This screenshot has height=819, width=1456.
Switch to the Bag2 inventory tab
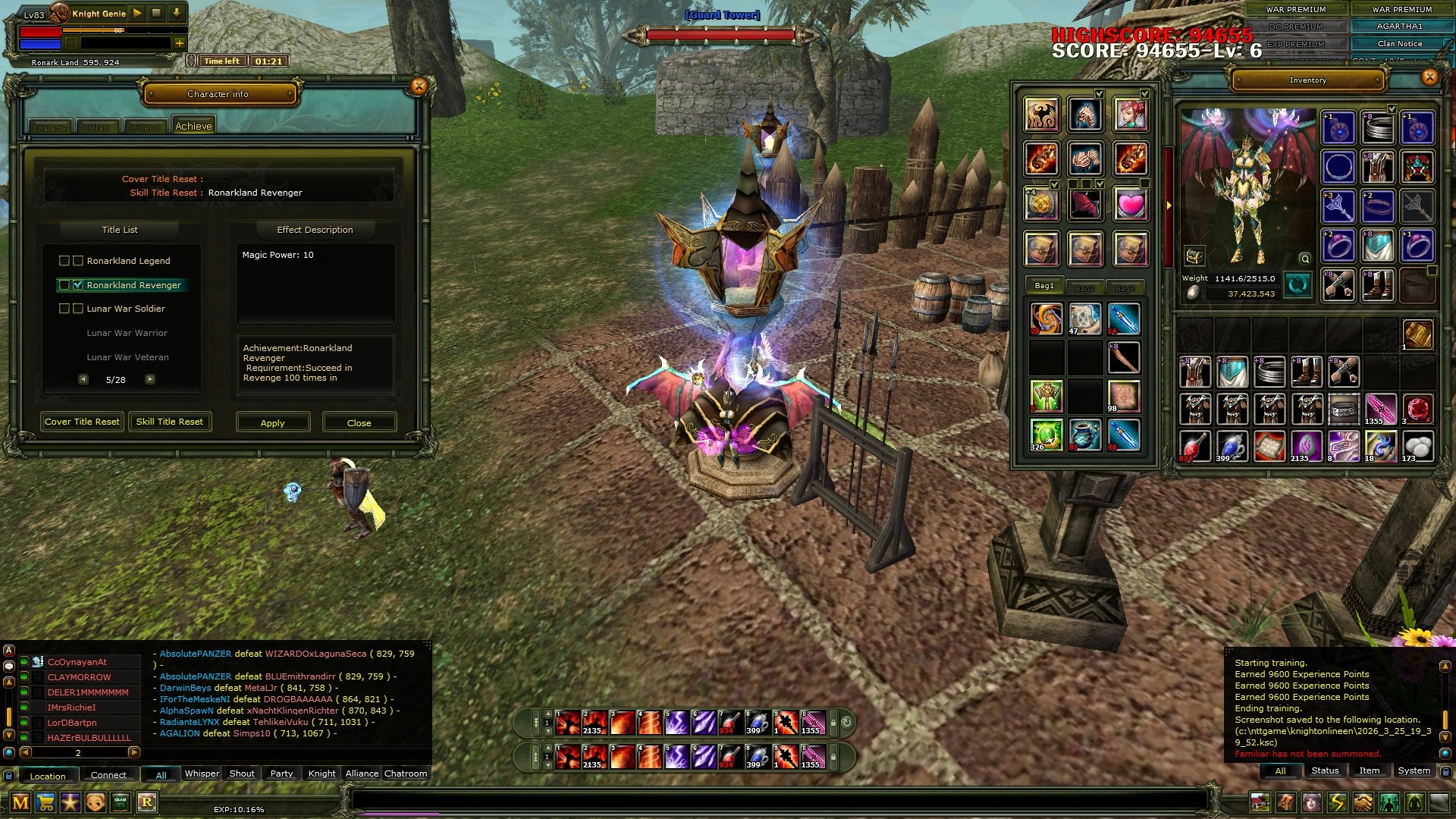click(1084, 287)
